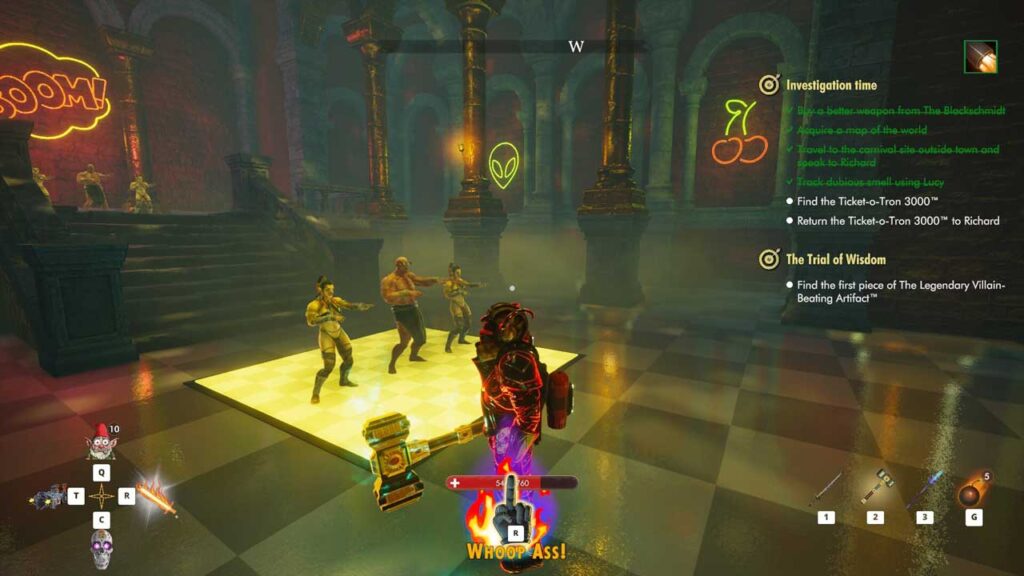Open the Investigation time quest tracker
The width and height of the screenshot is (1024, 576).
point(831,85)
